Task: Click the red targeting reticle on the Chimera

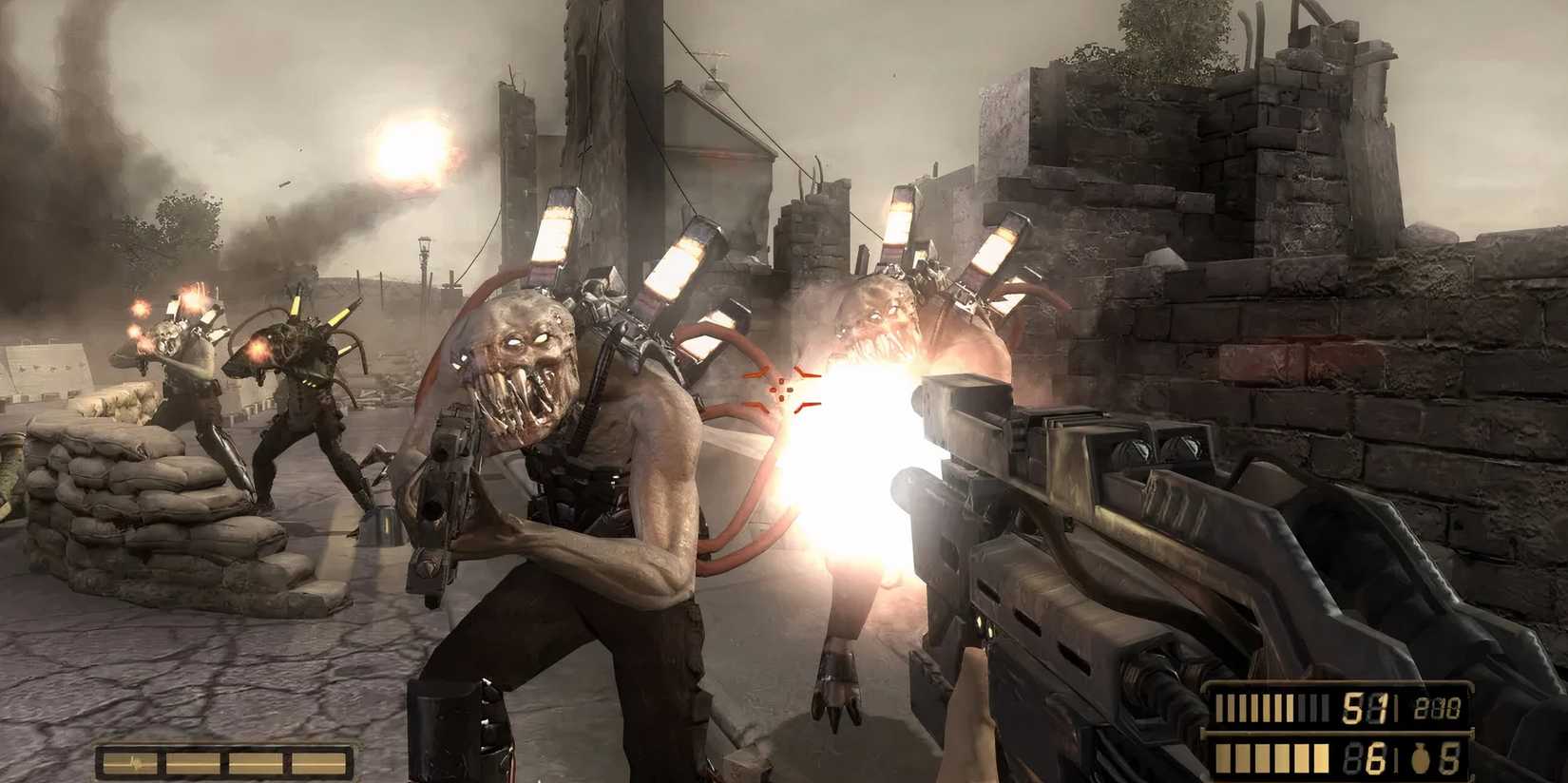Action: click(781, 391)
